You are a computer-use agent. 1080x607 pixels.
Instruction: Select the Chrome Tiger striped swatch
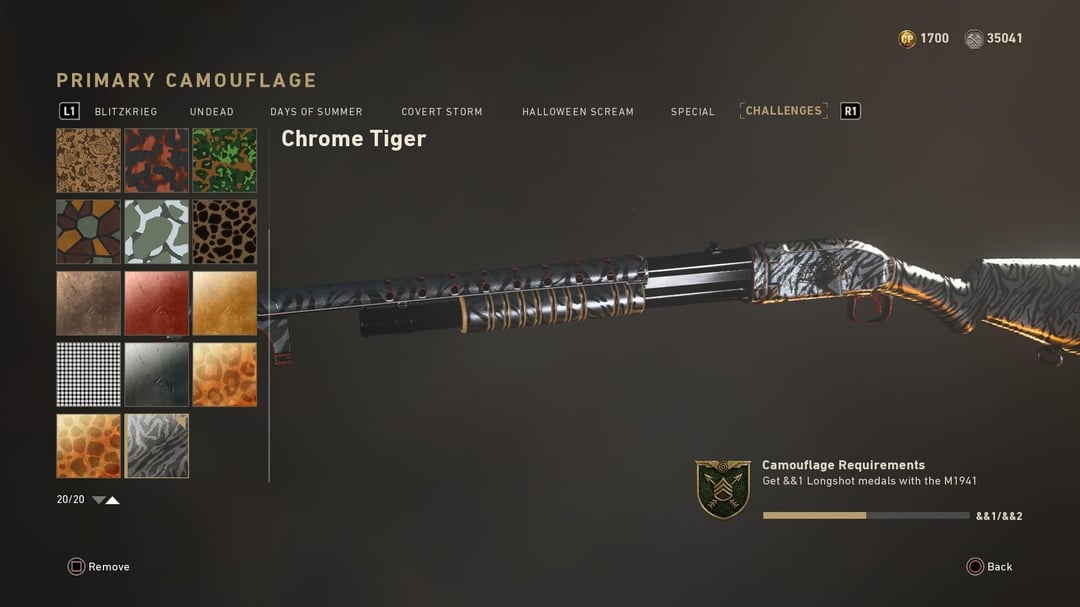[156, 446]
